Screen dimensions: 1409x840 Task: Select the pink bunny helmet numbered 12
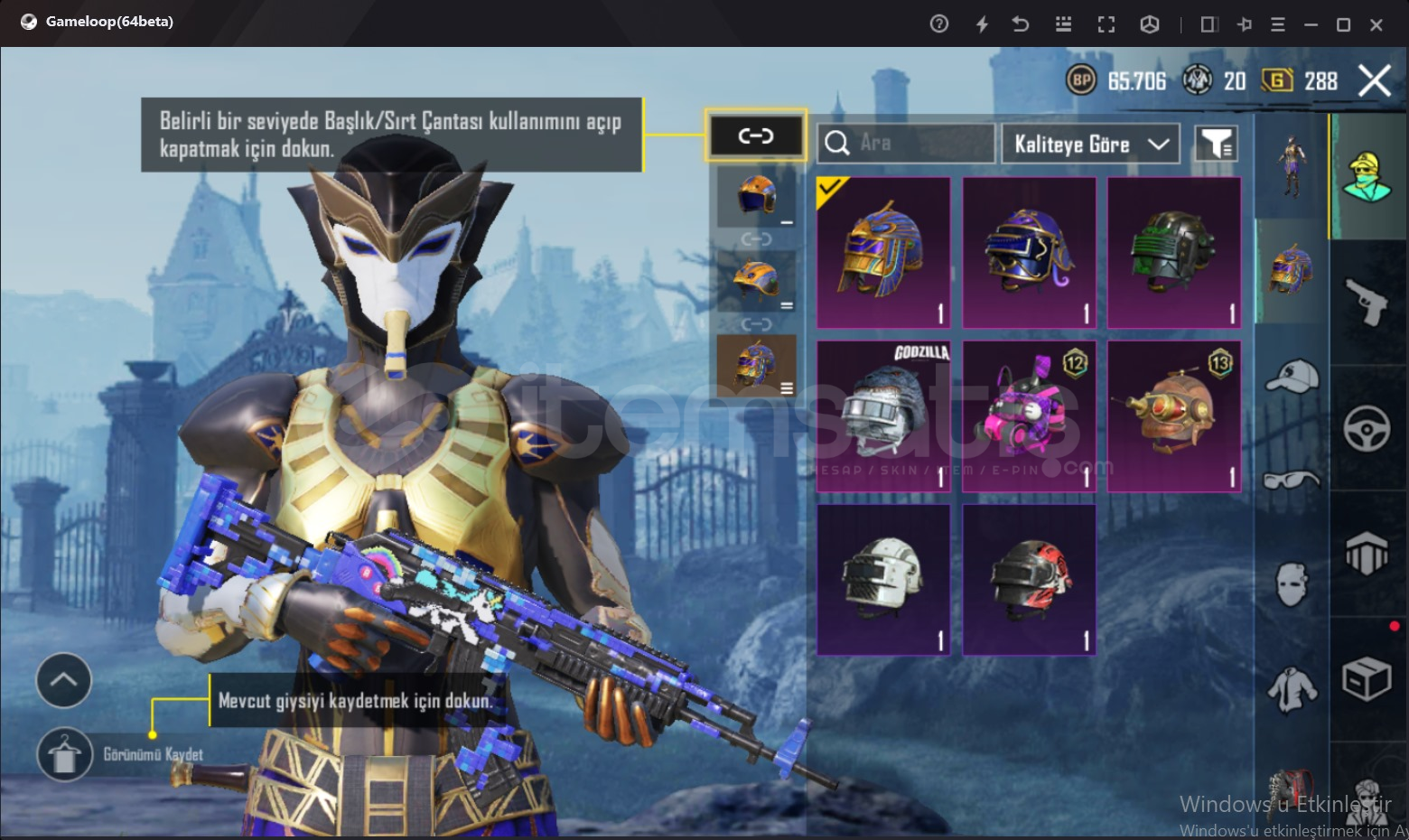tap(1029, 416)
